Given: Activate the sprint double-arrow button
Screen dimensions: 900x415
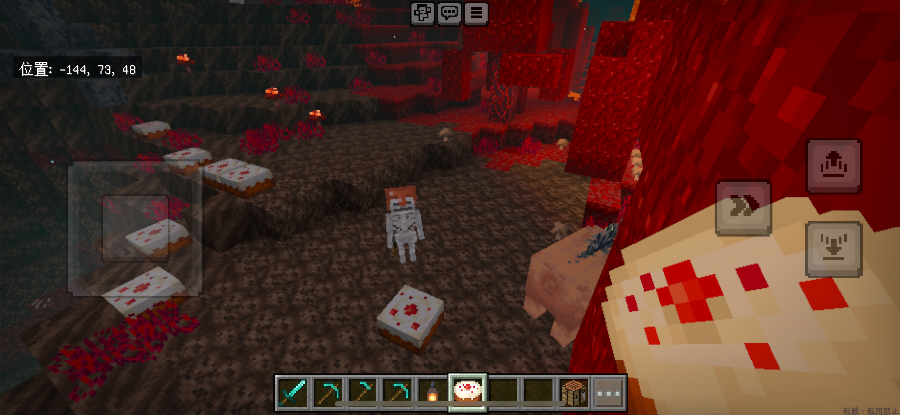Looking at the screenshot, I should tap(743, 207).
